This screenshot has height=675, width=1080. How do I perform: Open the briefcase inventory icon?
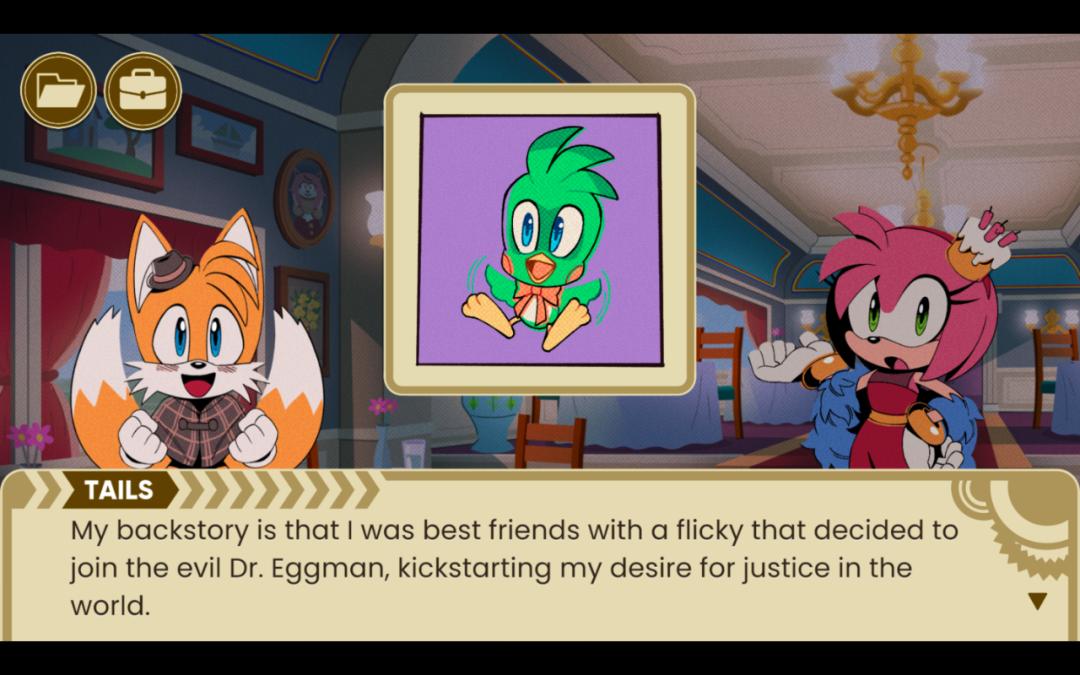[143, 91]
